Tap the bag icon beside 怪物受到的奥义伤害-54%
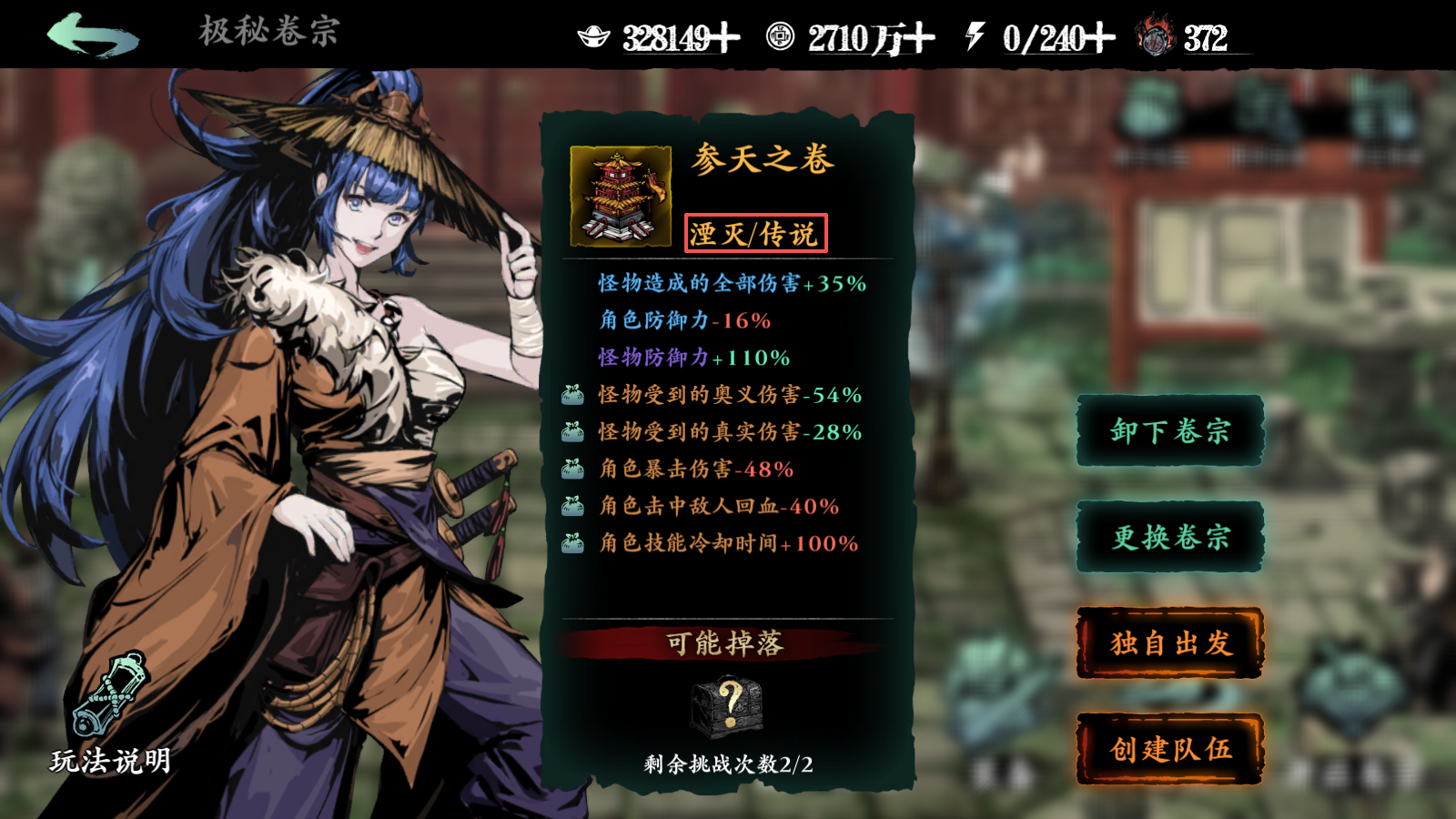 click(572, 395)
